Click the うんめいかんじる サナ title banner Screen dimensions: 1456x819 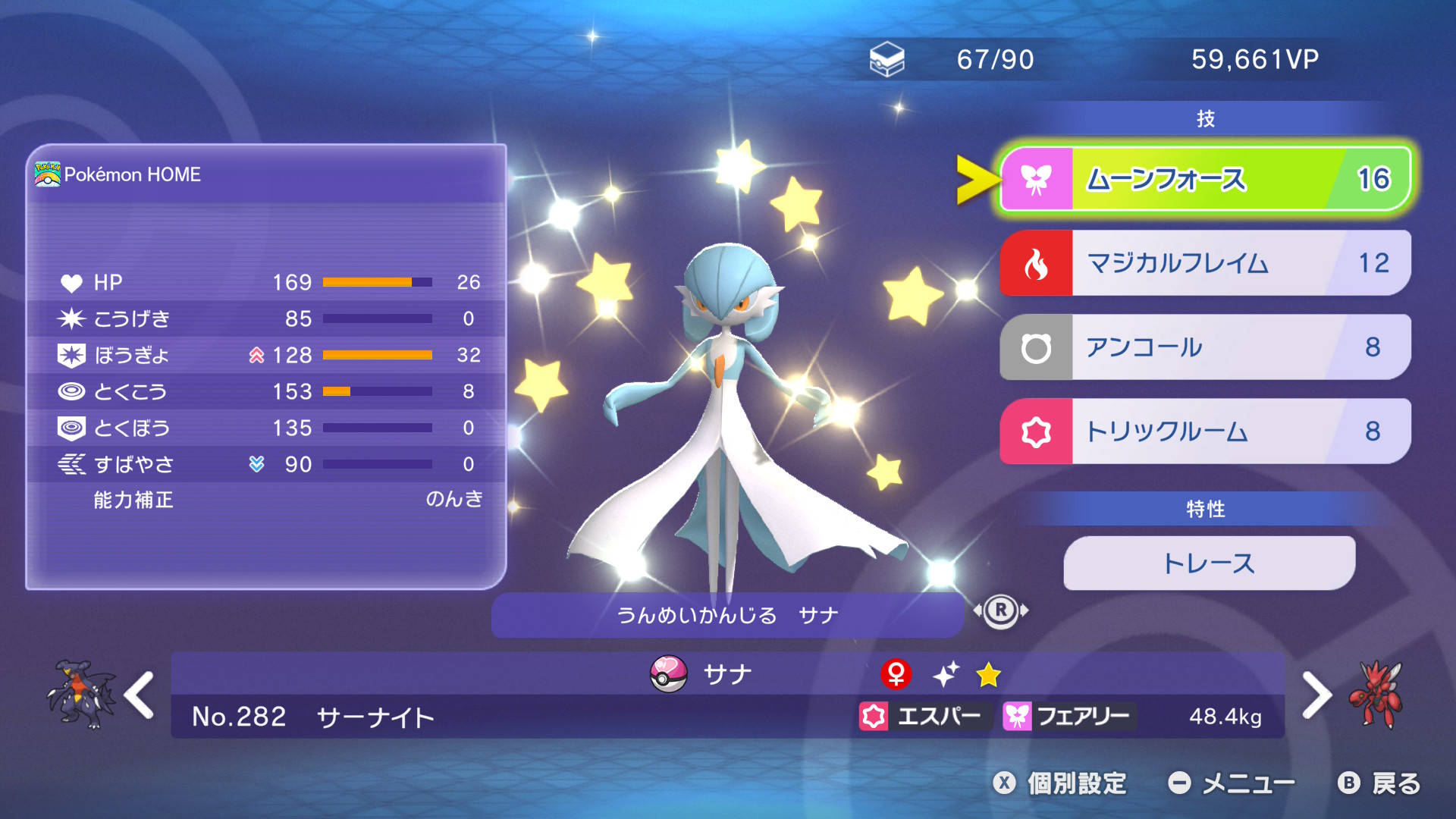[728, 615]
